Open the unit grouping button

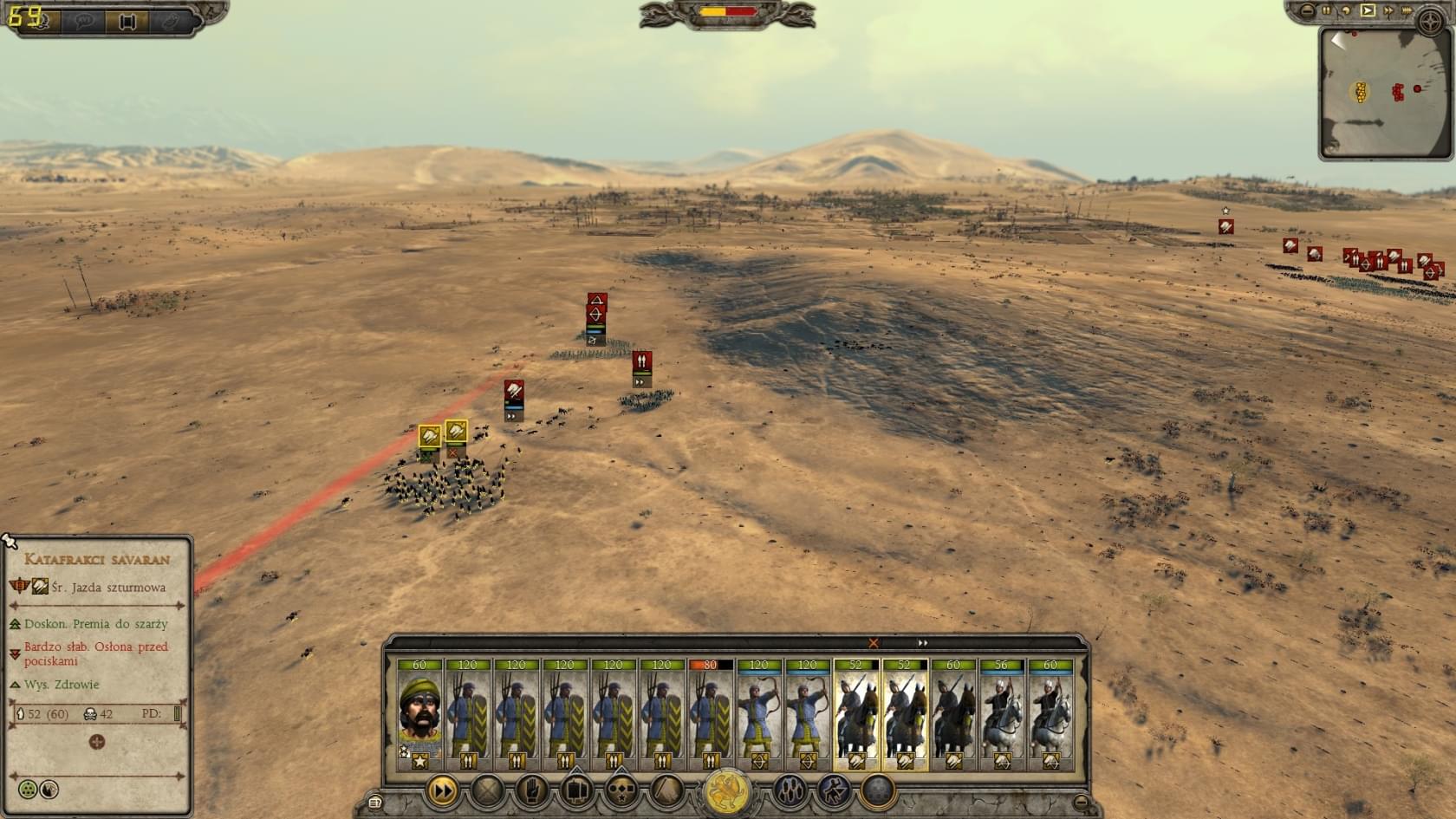coord(577,790)
